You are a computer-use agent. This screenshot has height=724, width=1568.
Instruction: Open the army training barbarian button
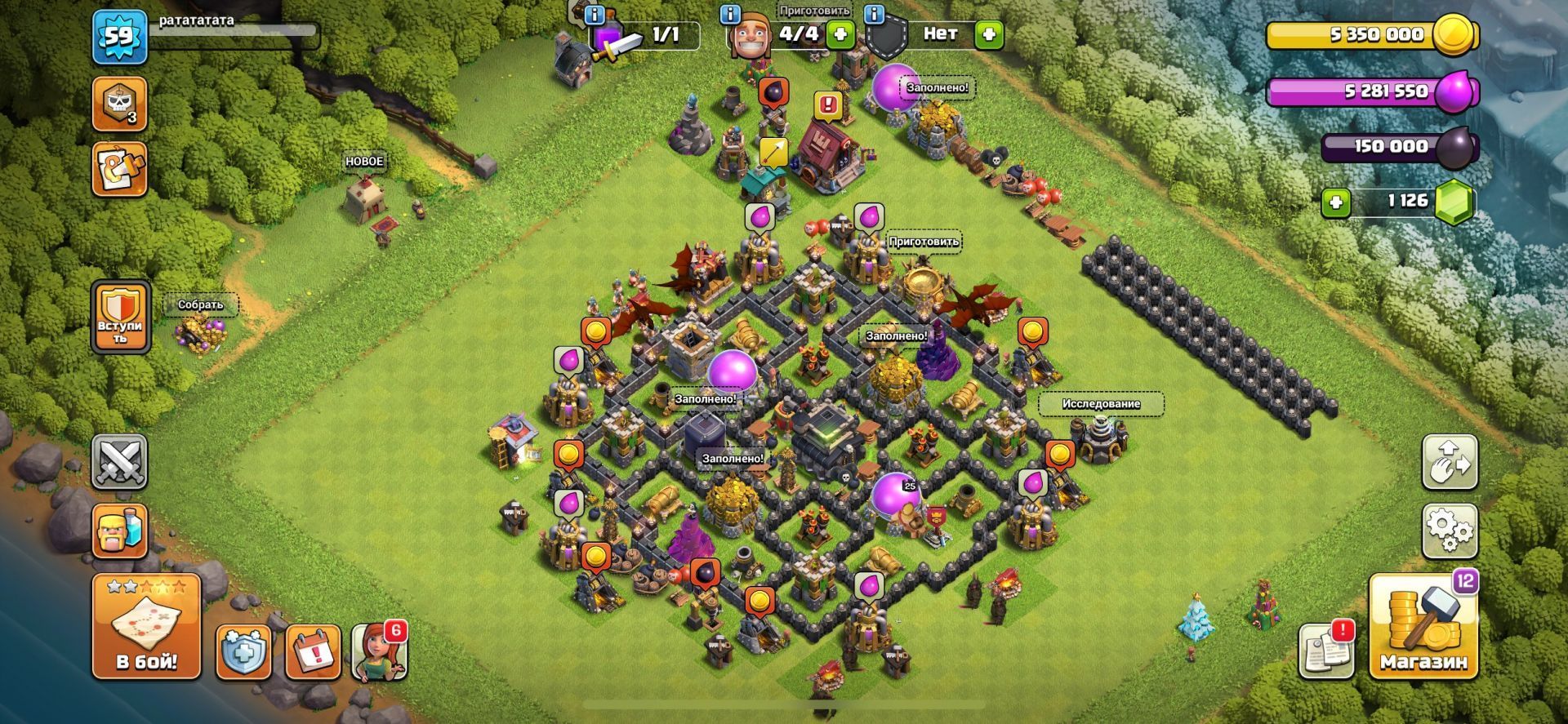pos(119,531)
